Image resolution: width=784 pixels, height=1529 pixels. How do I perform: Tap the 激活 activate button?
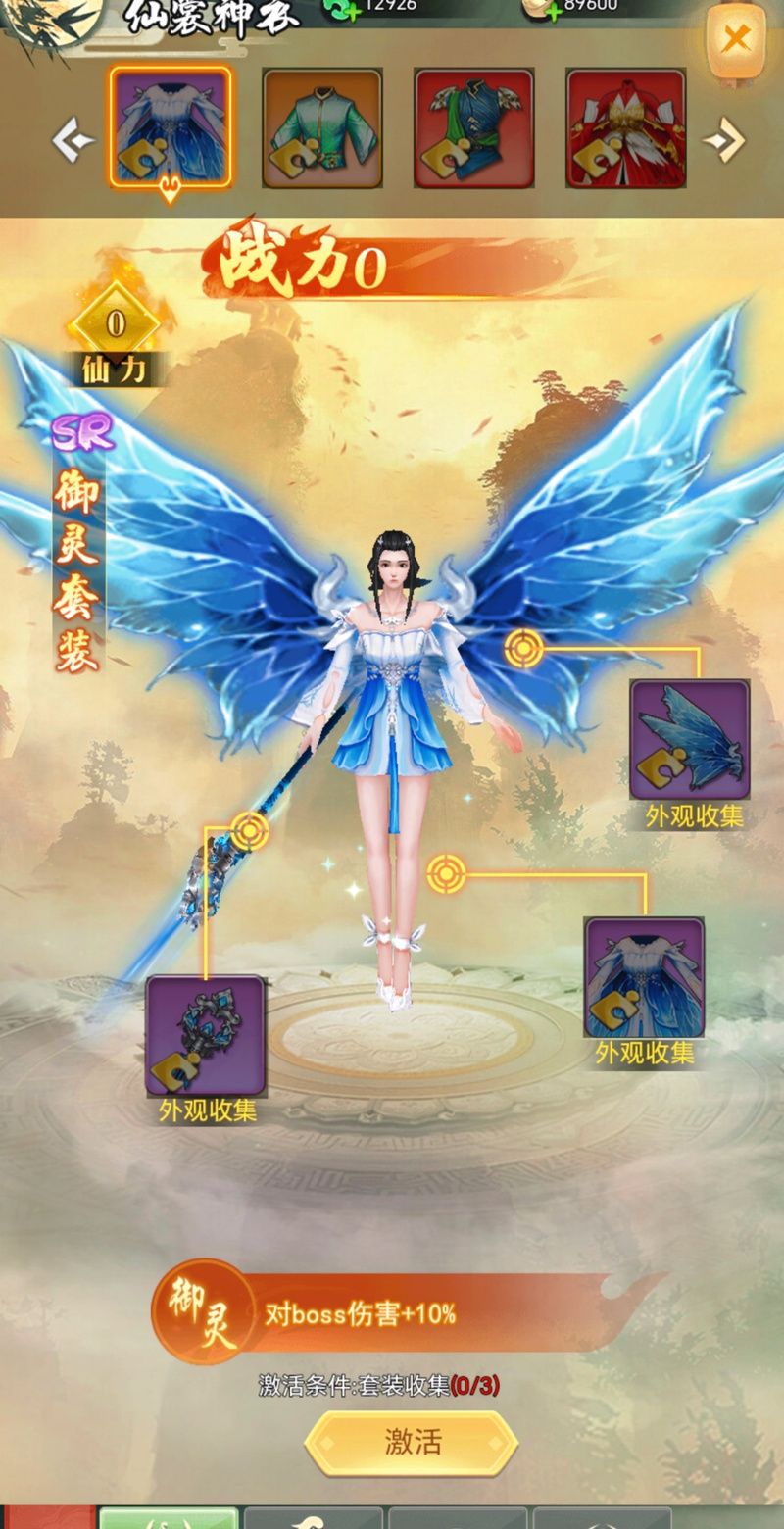412,1442
